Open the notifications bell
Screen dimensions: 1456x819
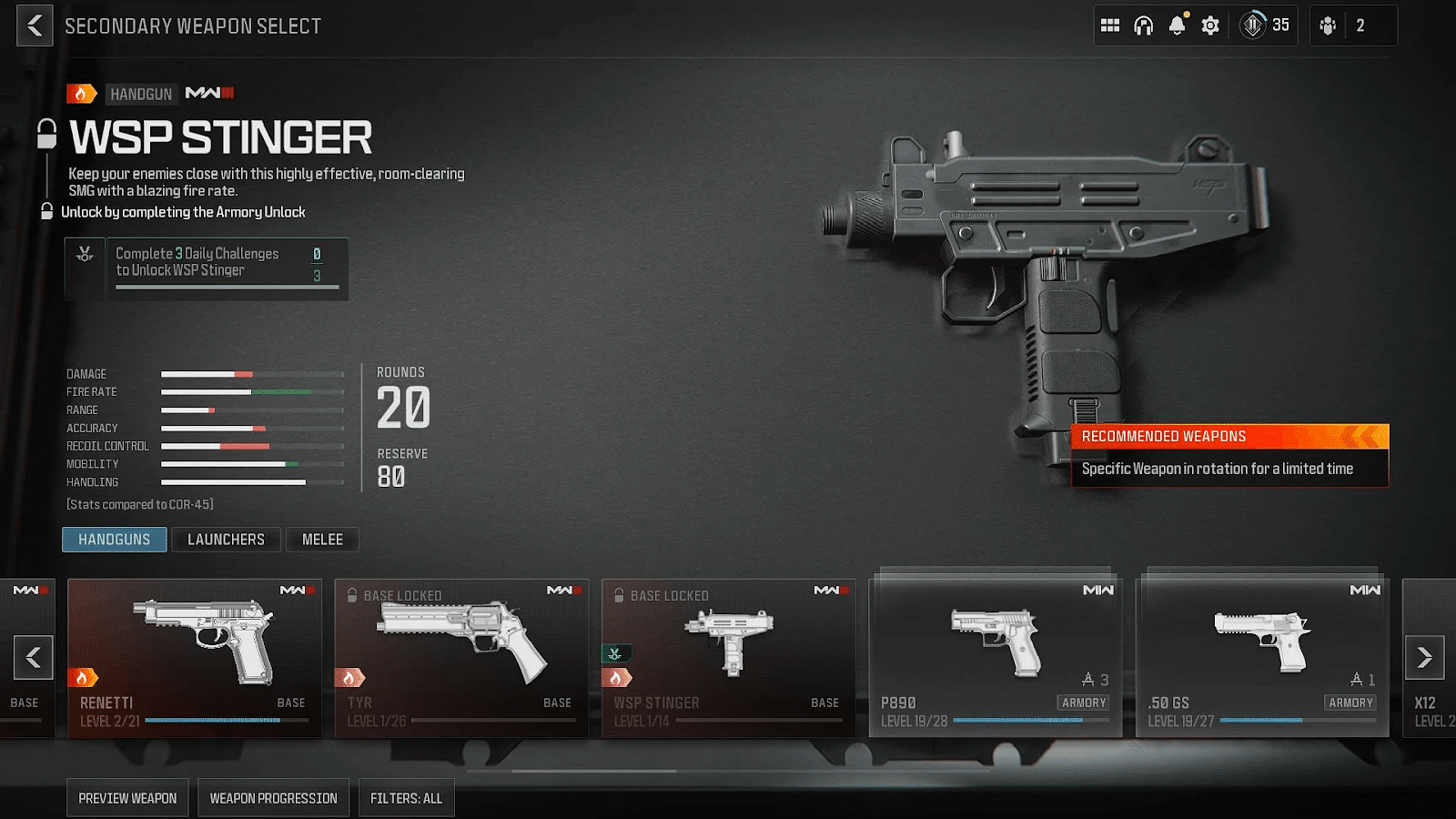pyautogui.click(x=1176, y=25)
